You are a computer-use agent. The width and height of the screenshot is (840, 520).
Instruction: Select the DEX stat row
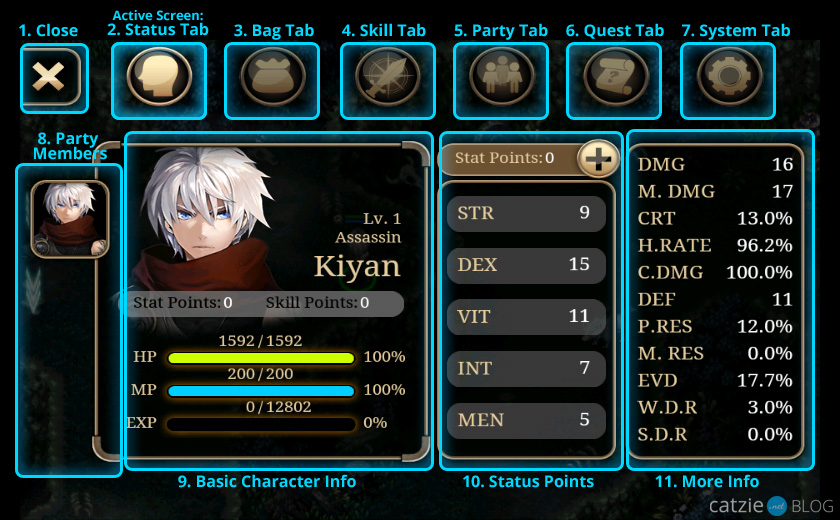525,265
